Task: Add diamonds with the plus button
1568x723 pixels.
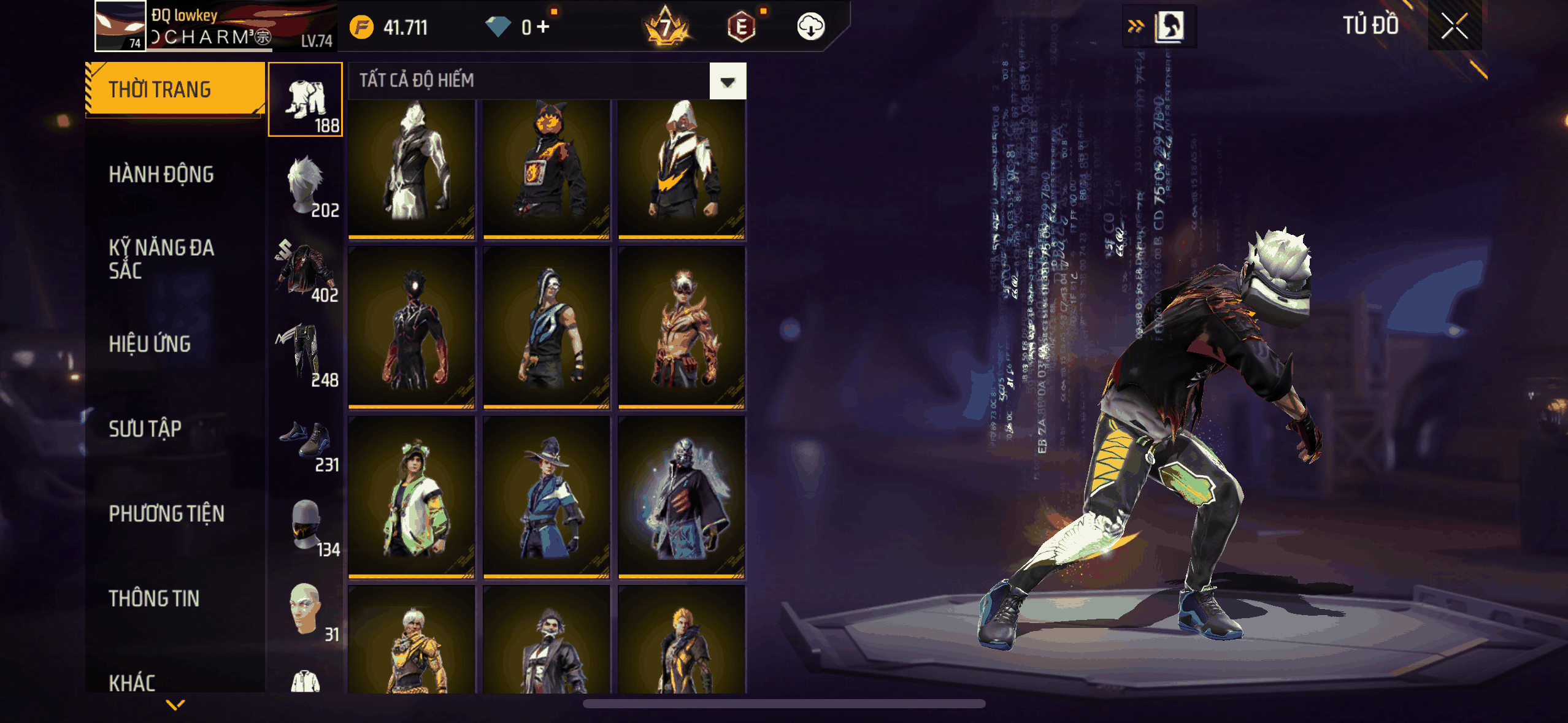Action: [543, 27]
